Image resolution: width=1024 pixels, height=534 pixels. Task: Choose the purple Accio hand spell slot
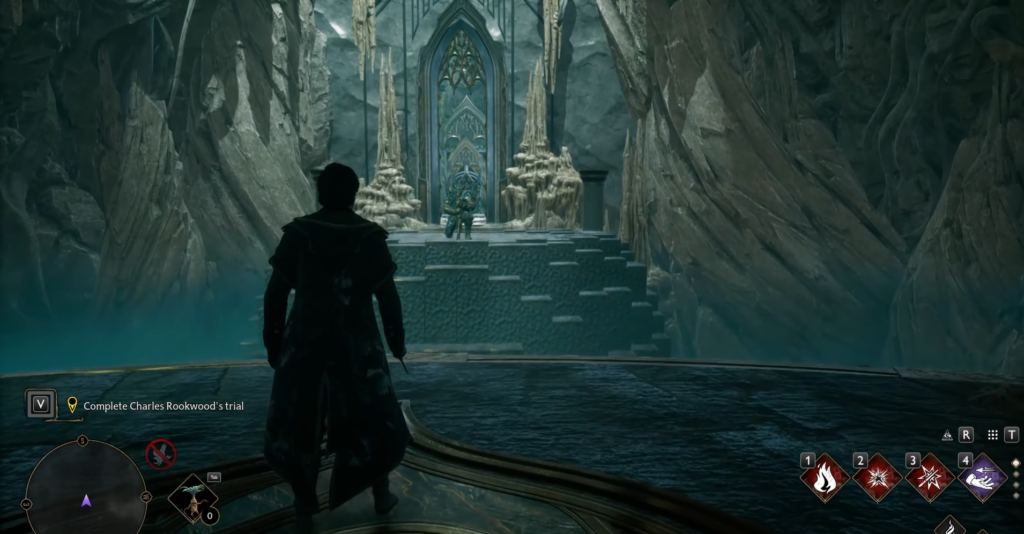(982, 477)
